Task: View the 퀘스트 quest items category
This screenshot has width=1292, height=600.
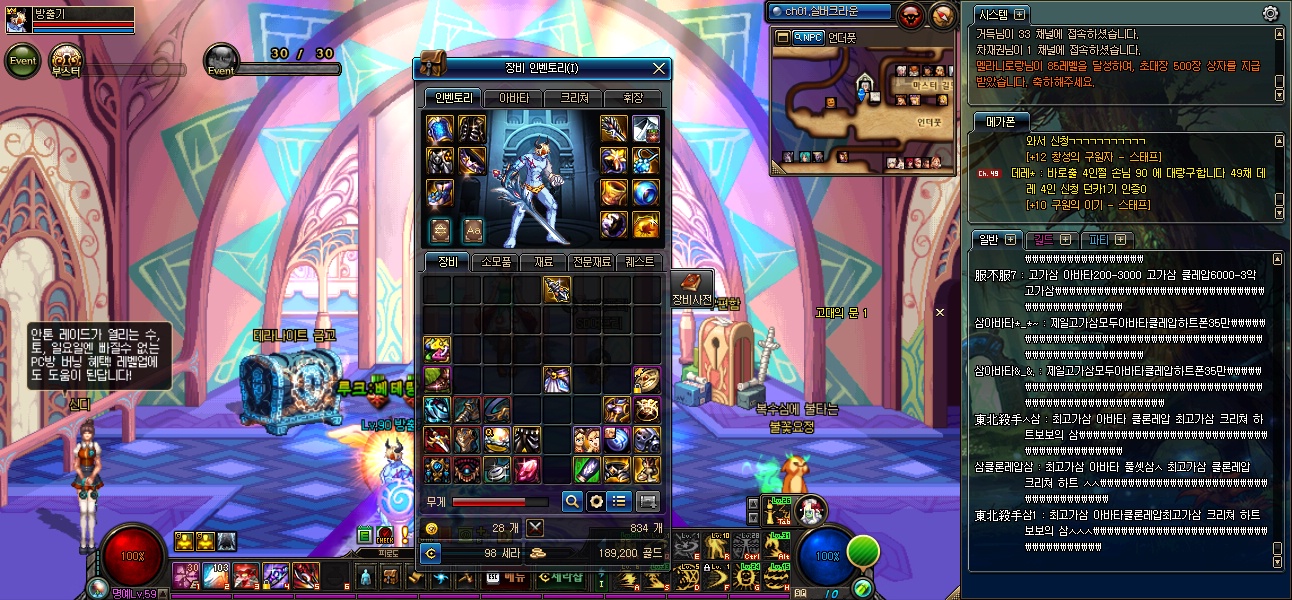Action: pyautogui.click(x=639, y=262)
